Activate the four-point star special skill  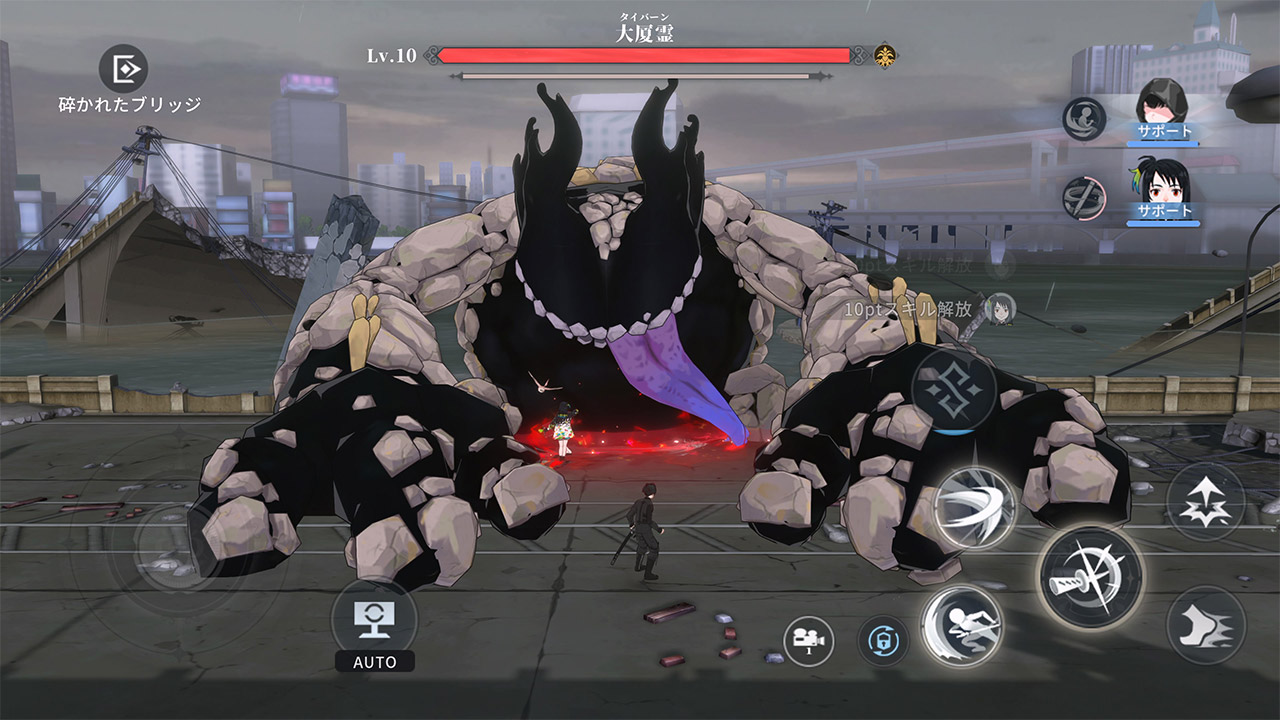coord(953,390)
